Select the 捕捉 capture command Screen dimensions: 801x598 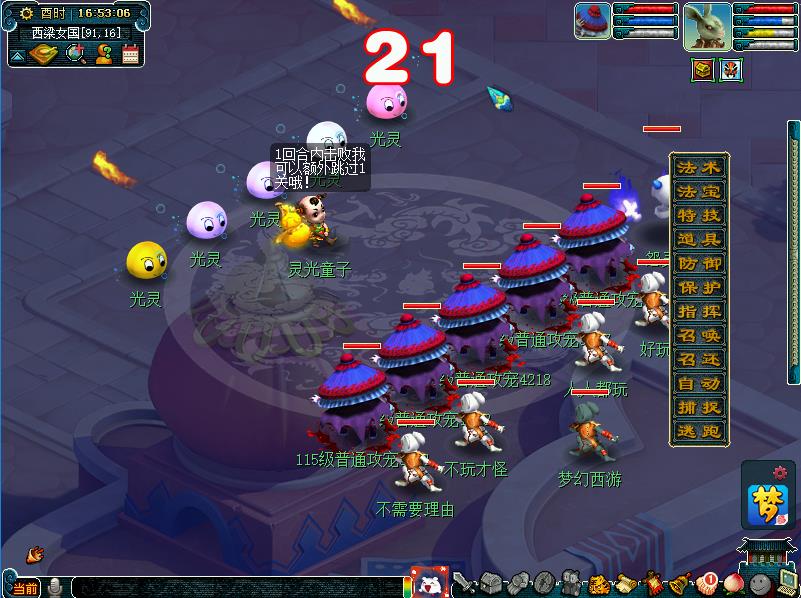click(x=698, y=407)
